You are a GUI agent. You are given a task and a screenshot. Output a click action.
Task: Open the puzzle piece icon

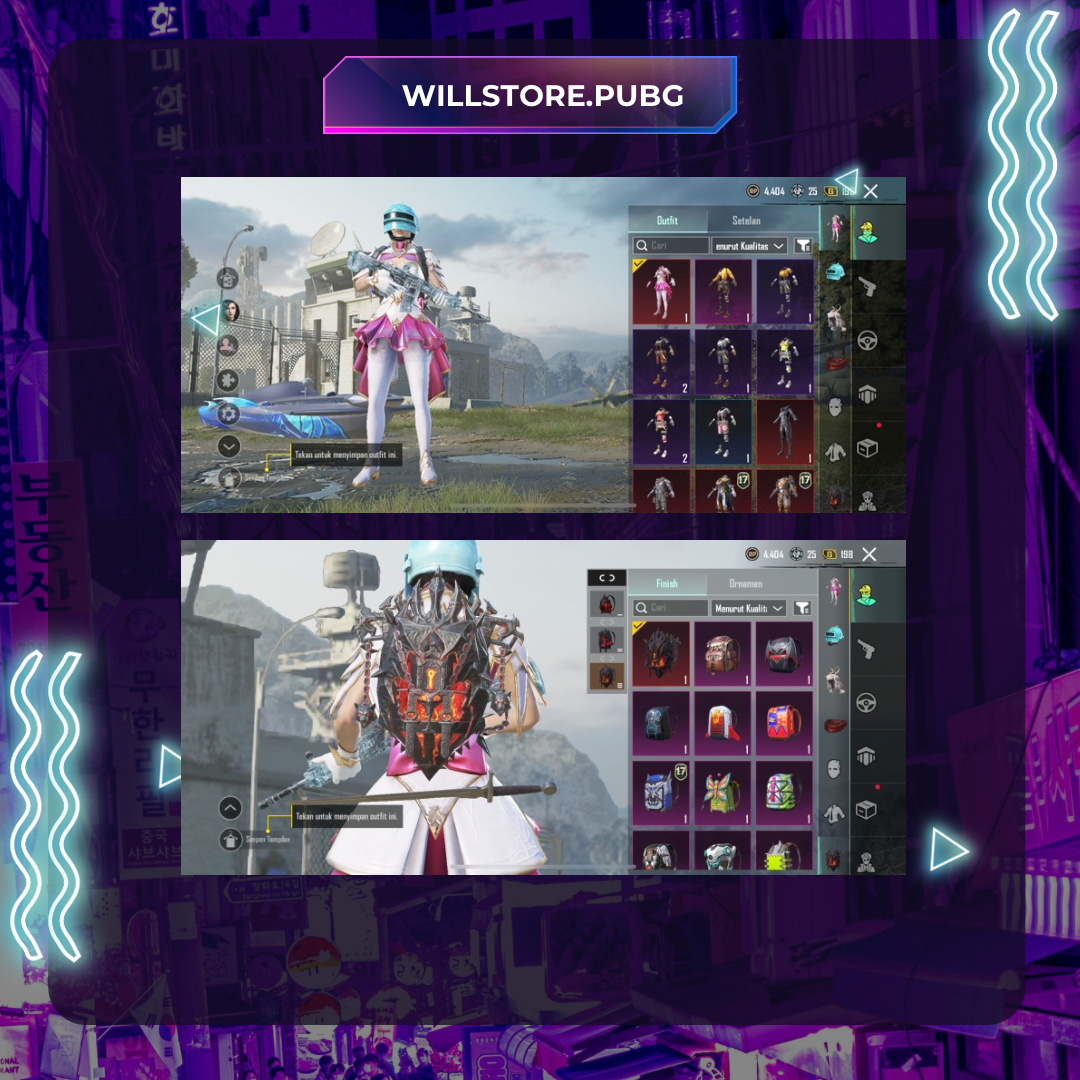click(x=228, y=380)
